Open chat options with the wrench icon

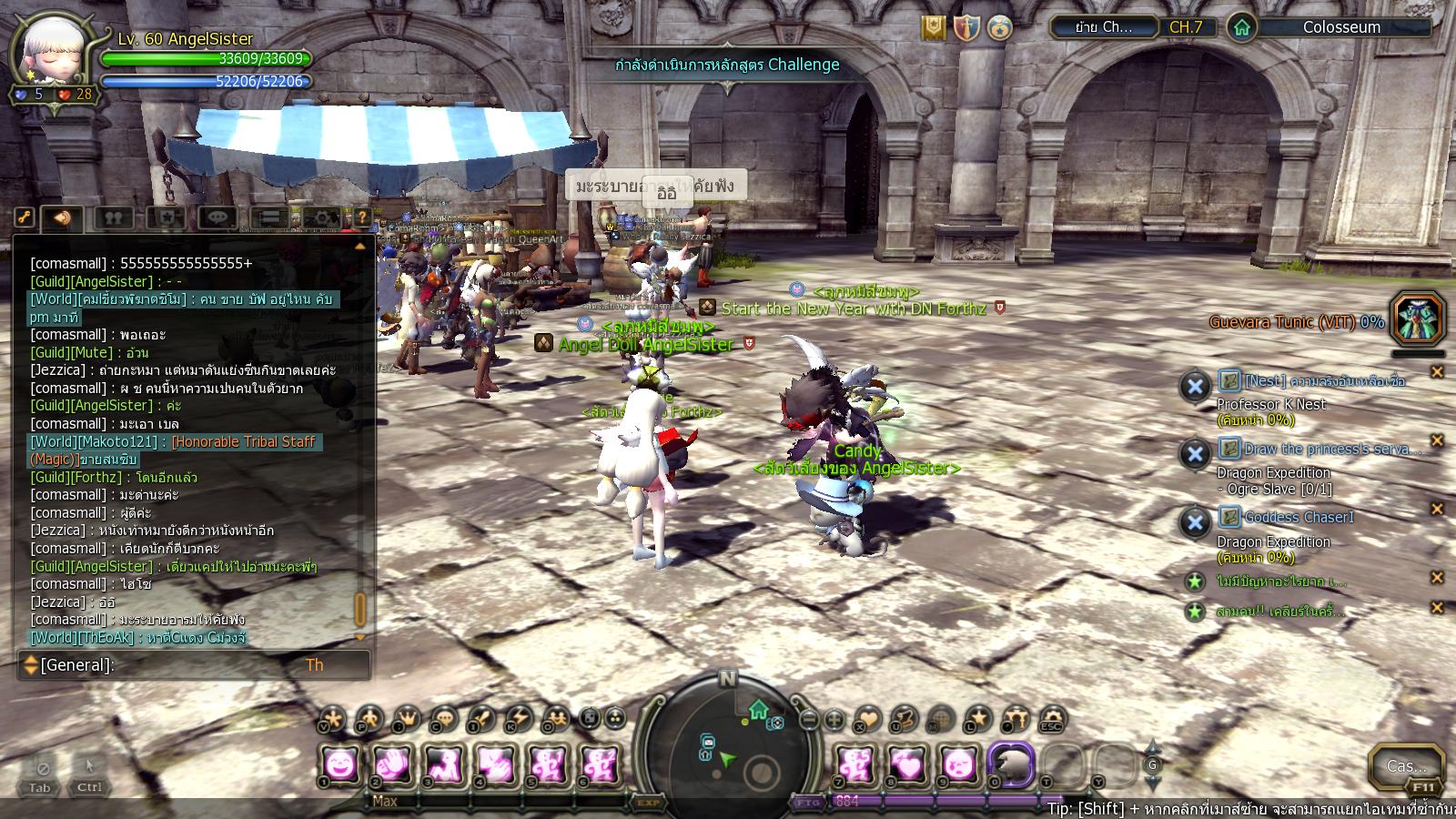(x=25, y=217)
